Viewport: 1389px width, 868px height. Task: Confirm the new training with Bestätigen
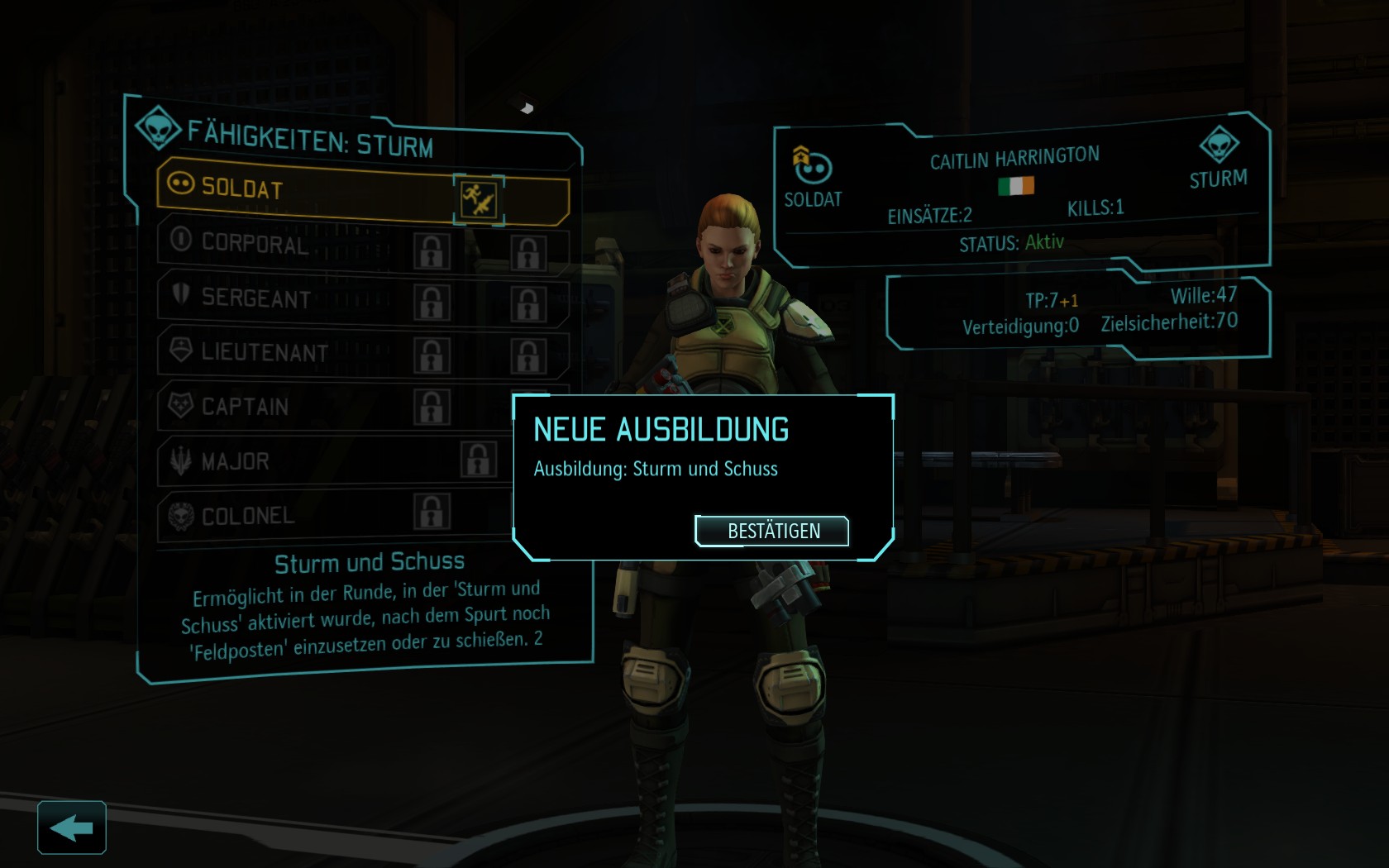pos(772,531)
